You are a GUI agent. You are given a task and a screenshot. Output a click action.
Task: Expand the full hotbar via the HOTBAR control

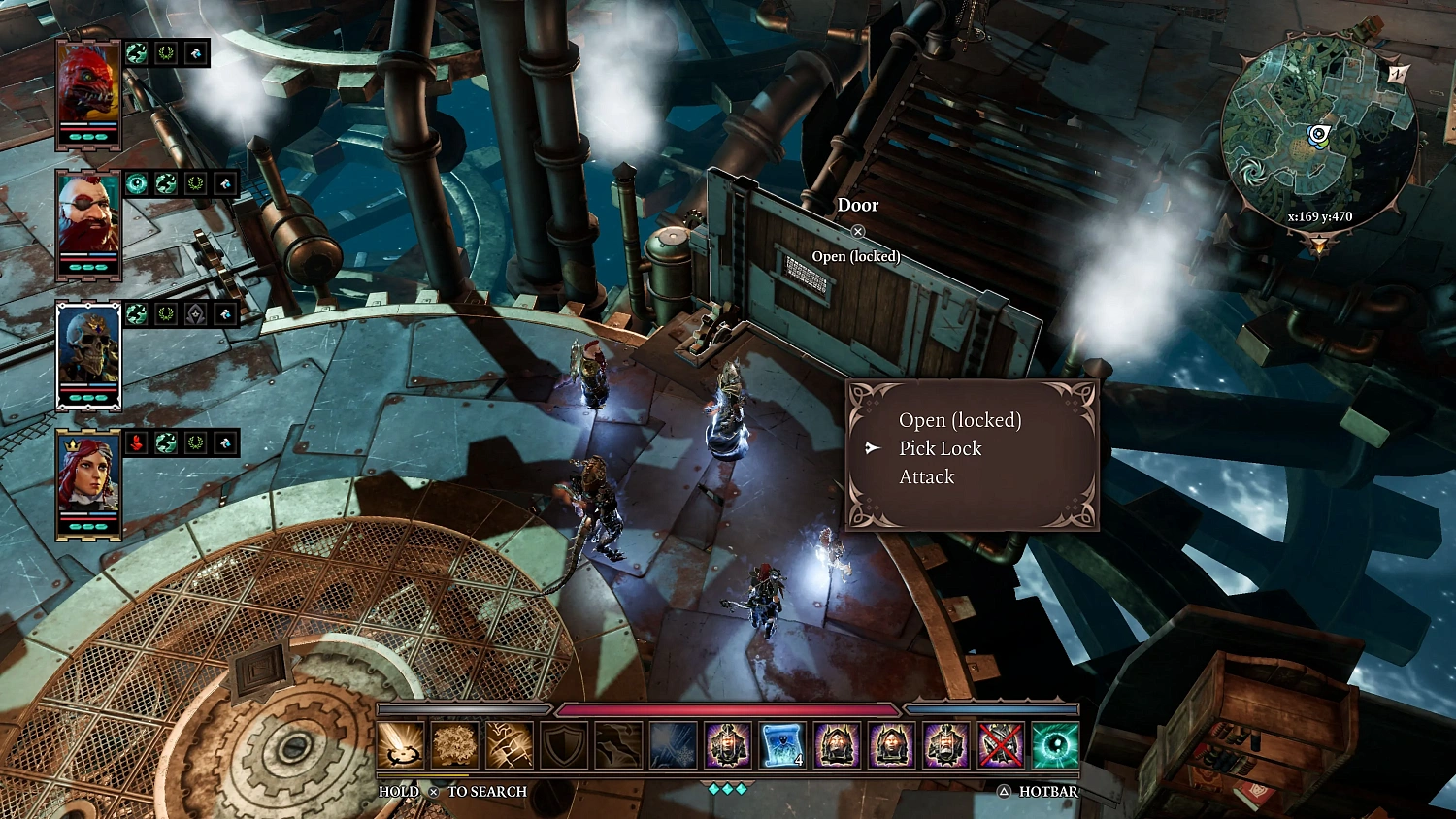click(x=1035, y=792)
